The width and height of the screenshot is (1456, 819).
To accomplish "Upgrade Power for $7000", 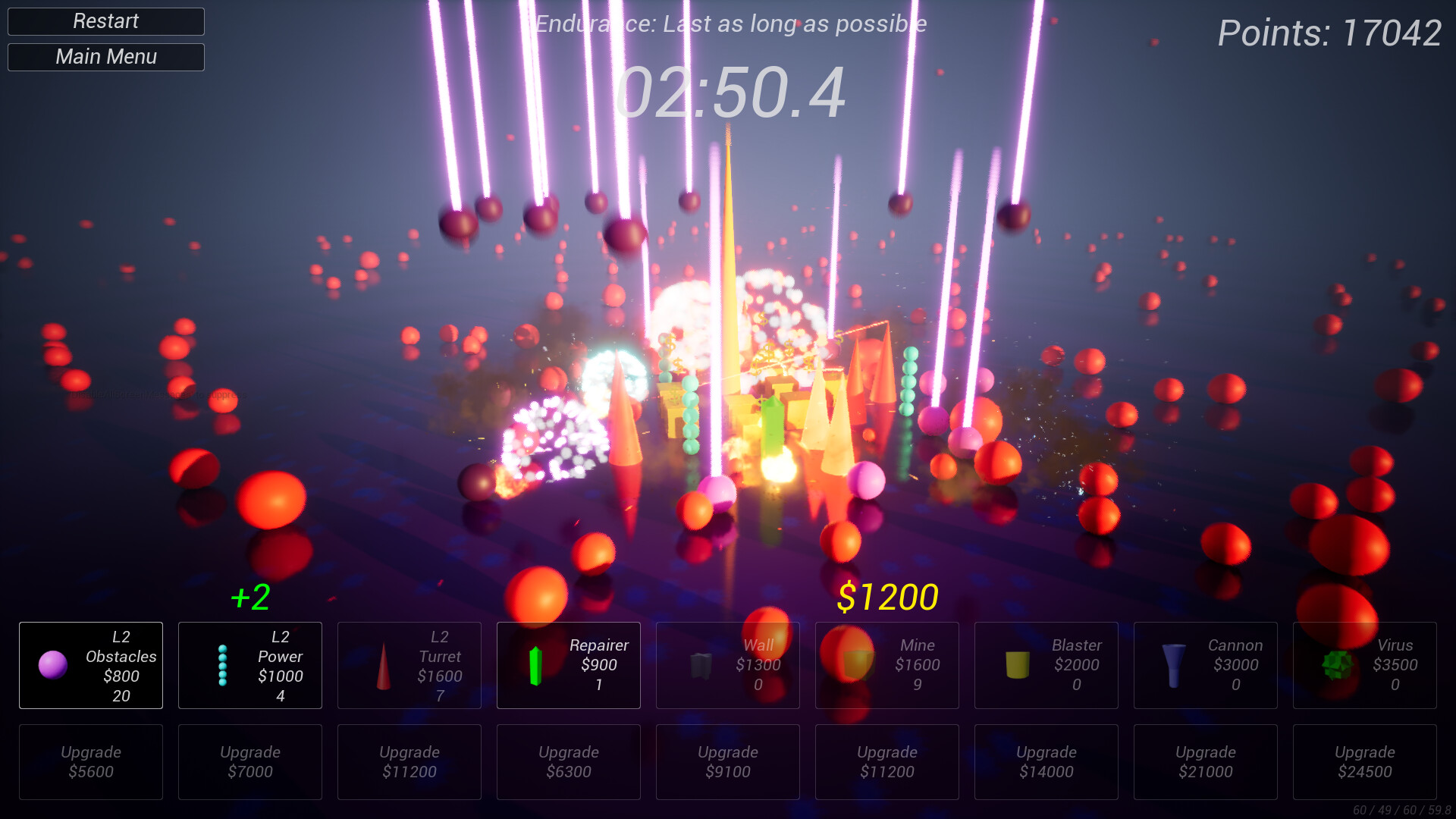I will coord(250,761).
